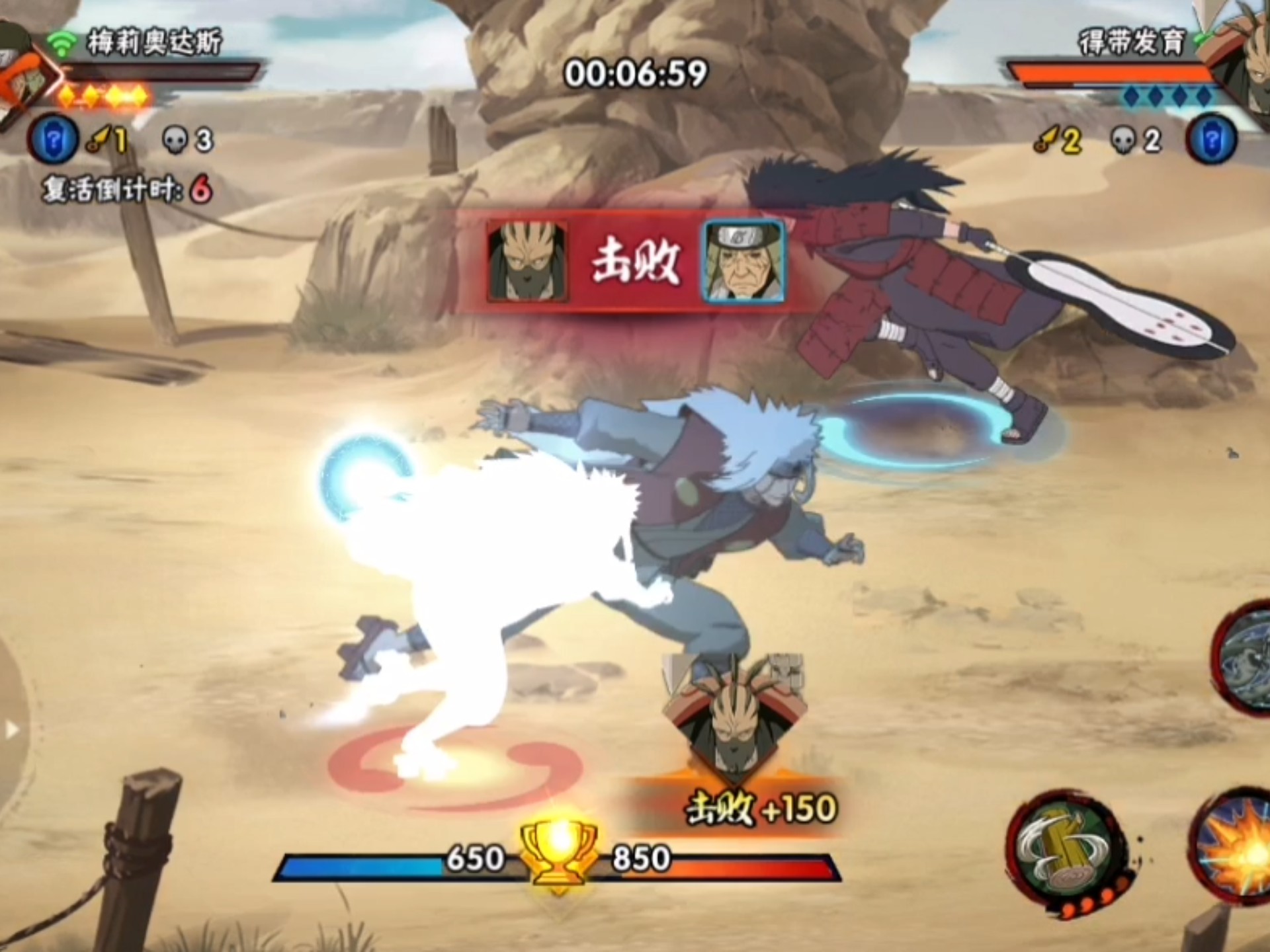This screenshot has width=1270, height=952.
Task: Tap the blue question-mark scroll beside 梅莉奥达斯
Action: (x=54, y=140)
